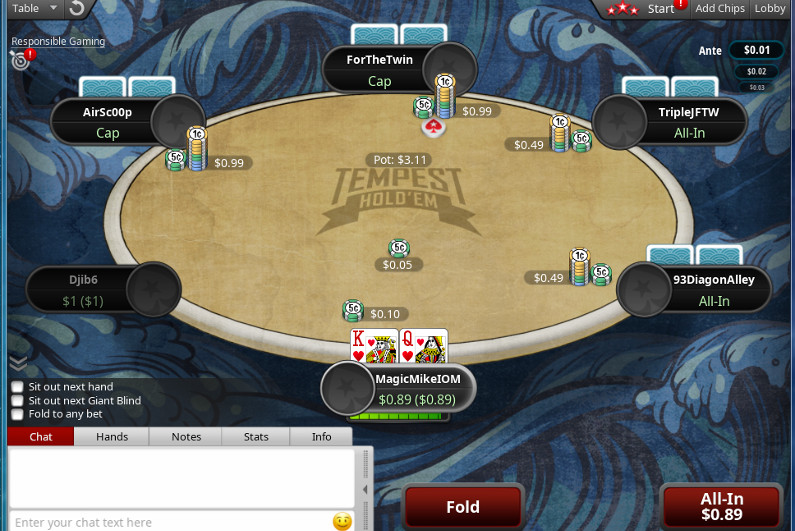Return to the Lobby

(x=770, y=8)
